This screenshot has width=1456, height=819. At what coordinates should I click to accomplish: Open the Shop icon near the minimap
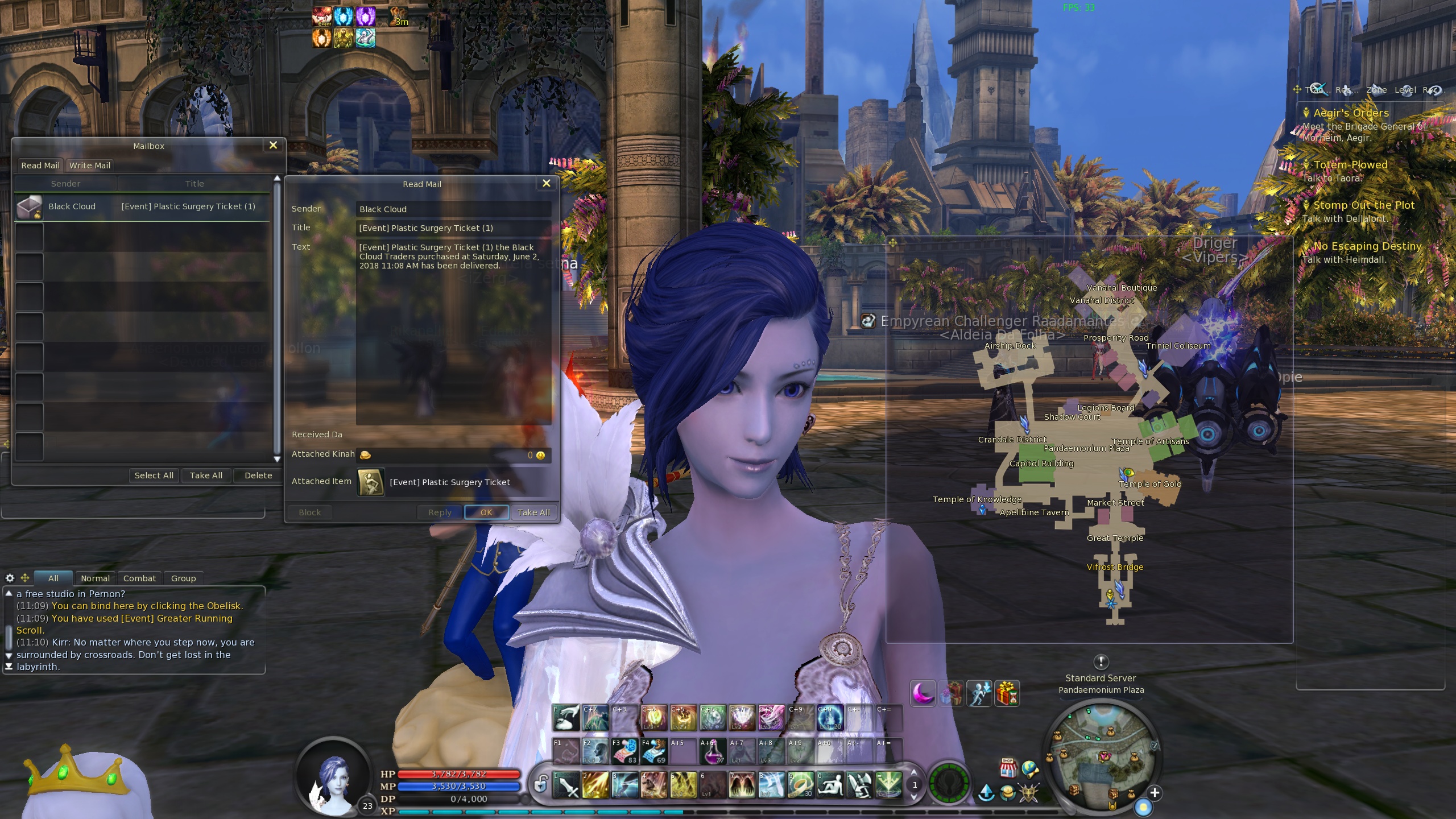coord(1008,768)
